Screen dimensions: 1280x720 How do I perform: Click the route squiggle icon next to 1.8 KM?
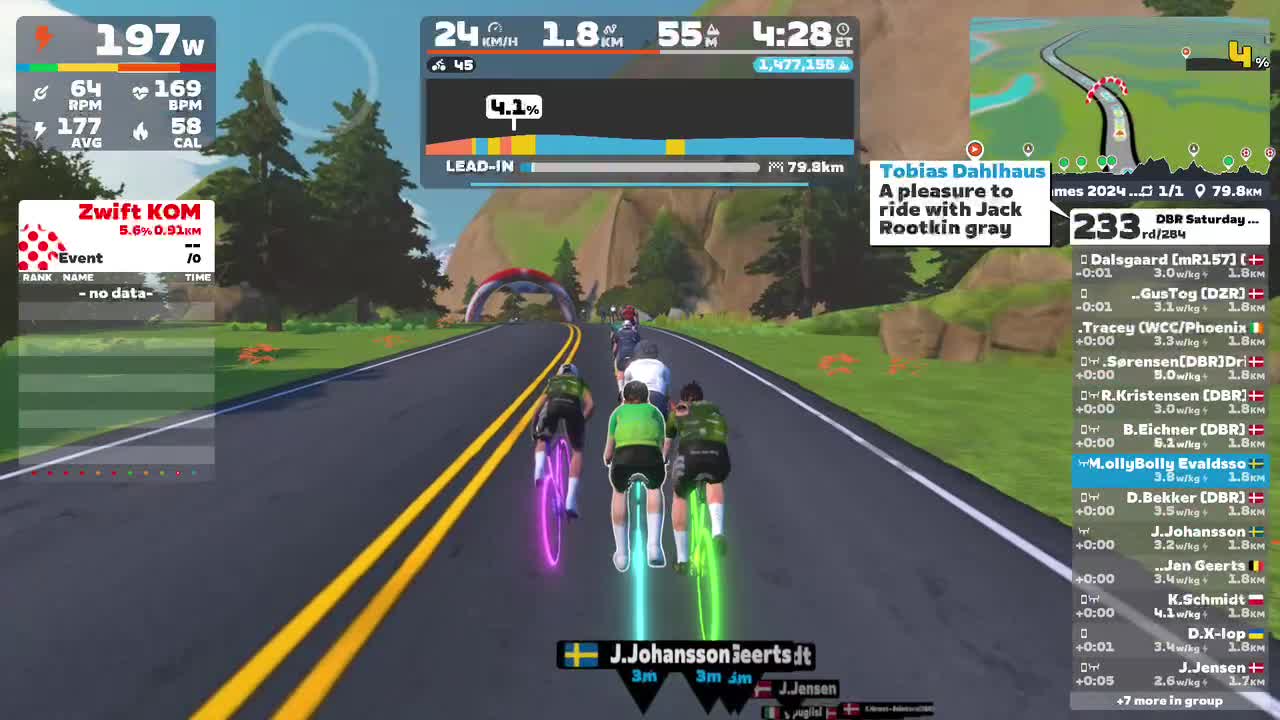tap(610, 31)
